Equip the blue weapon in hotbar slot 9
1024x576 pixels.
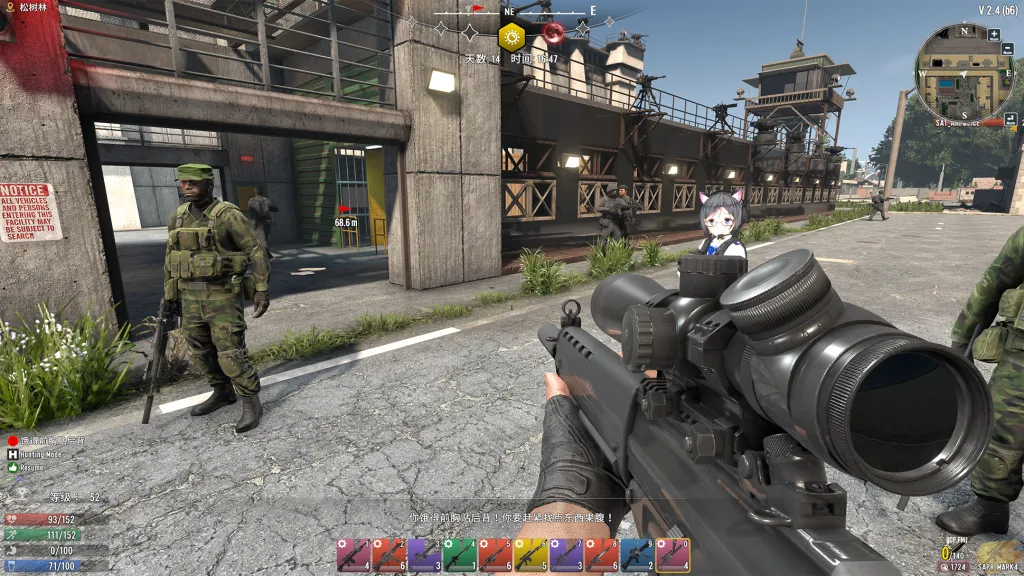(637, 555)
